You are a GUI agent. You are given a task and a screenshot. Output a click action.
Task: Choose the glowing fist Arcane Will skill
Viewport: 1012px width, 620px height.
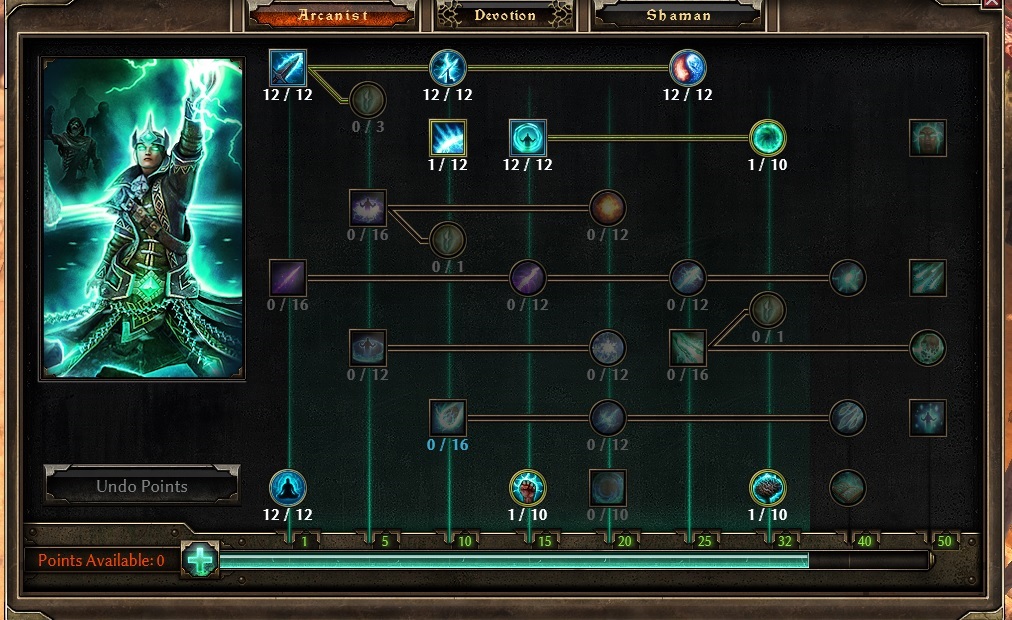tap(528, 488)
